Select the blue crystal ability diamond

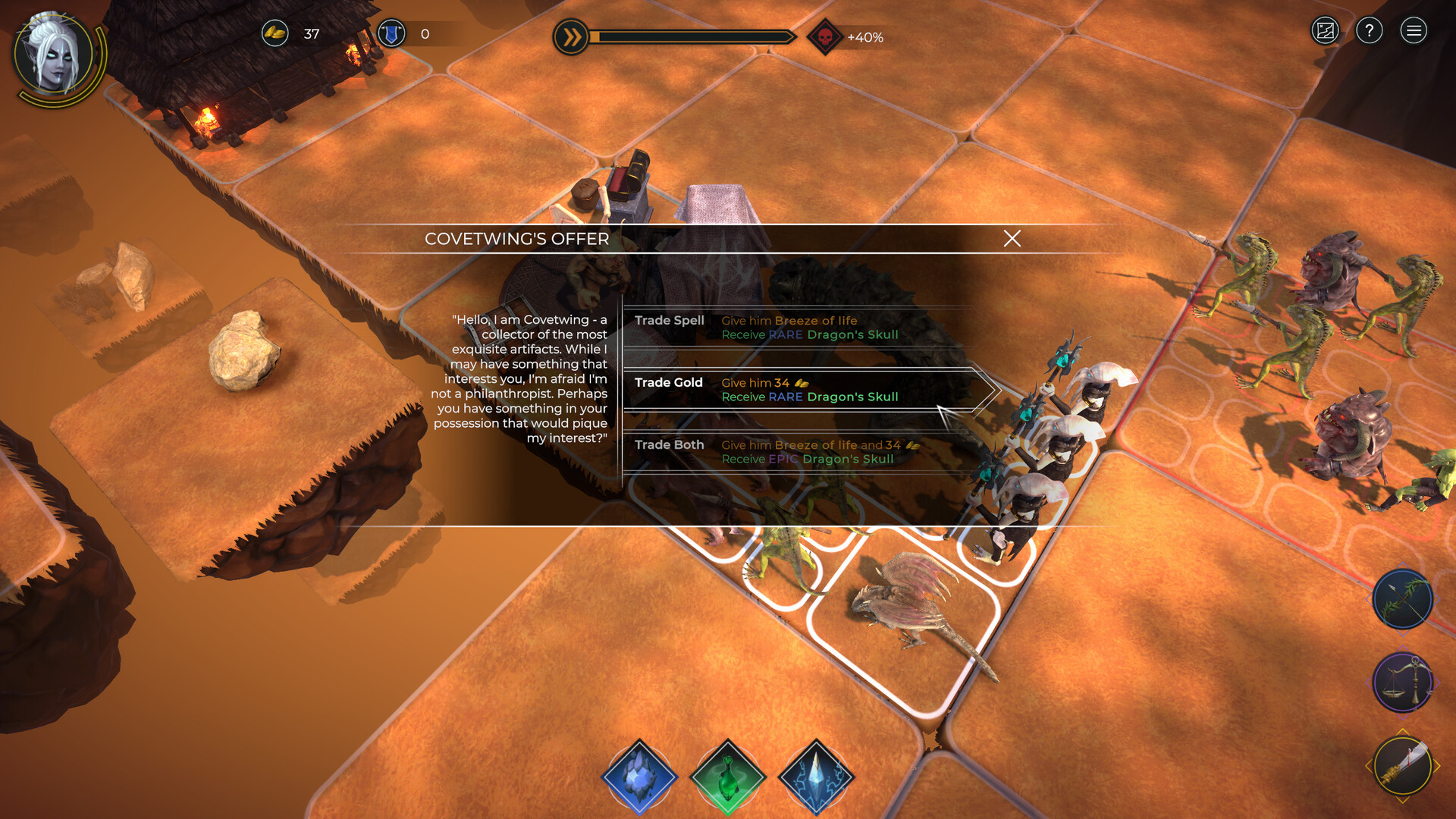click(x=639, y=777)
